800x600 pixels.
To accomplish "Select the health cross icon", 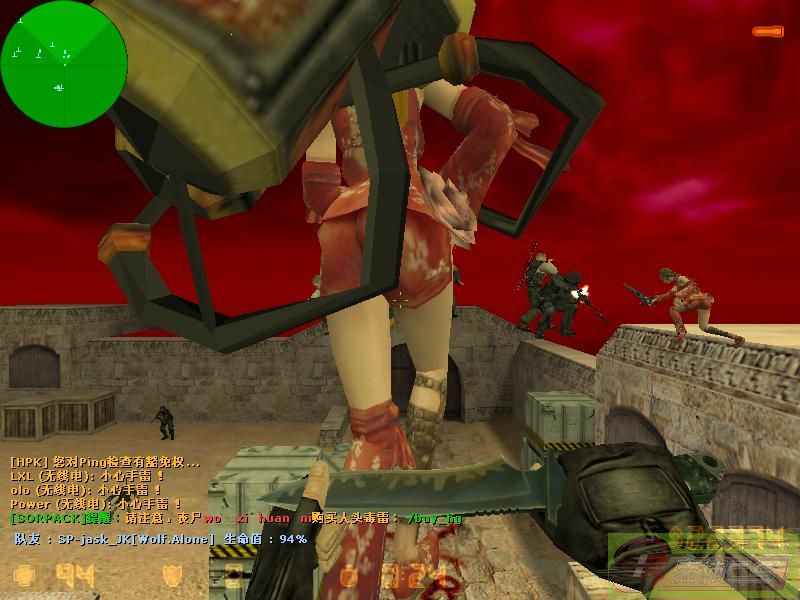I will tap(24, 576).
